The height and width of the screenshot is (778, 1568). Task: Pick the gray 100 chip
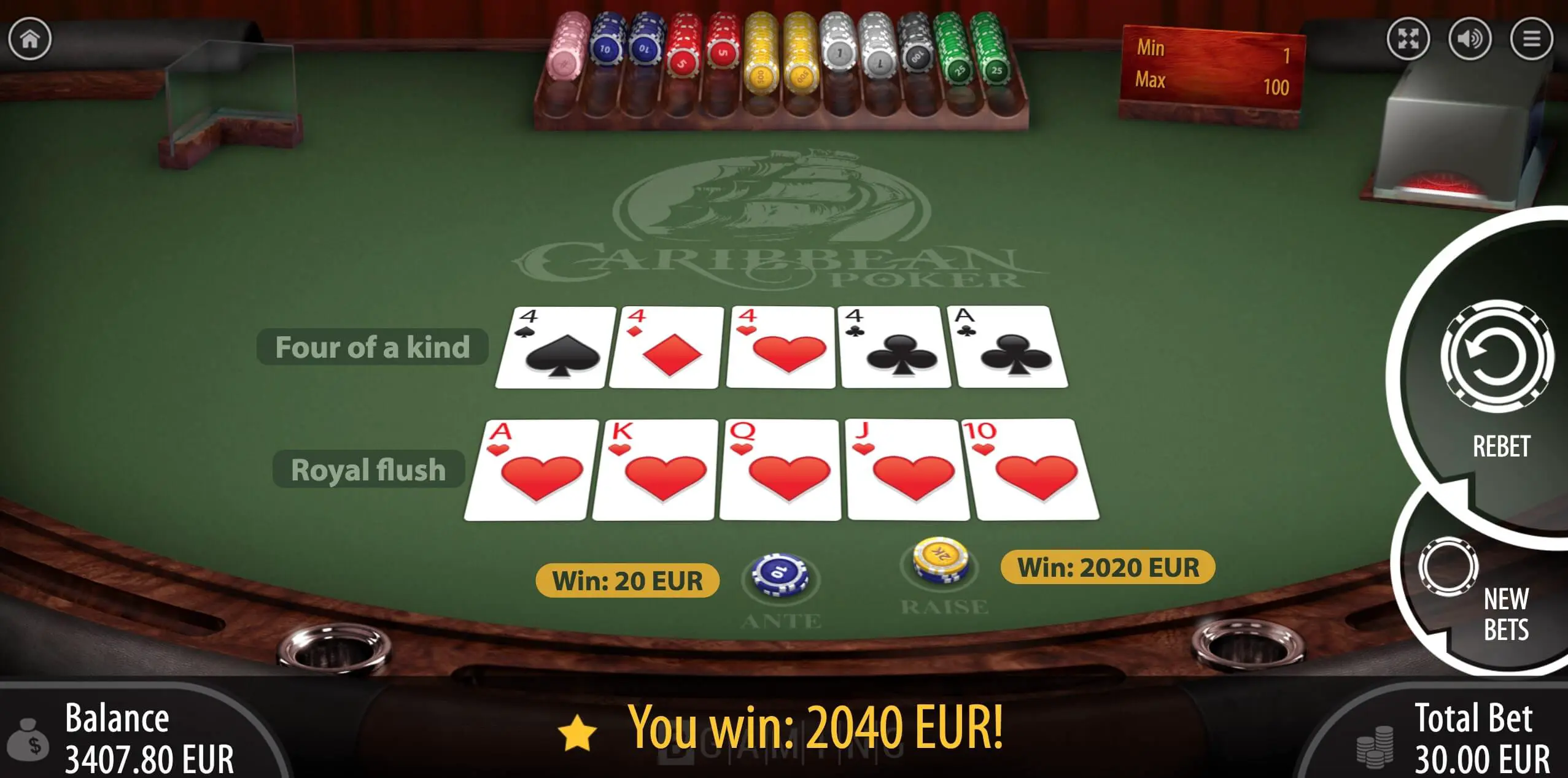coord(917,55)
